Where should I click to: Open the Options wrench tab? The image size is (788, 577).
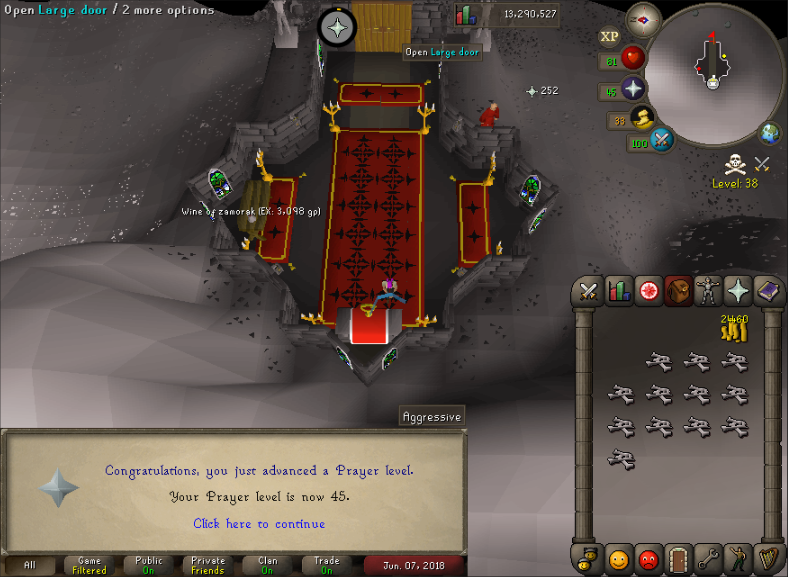(708, 558)
